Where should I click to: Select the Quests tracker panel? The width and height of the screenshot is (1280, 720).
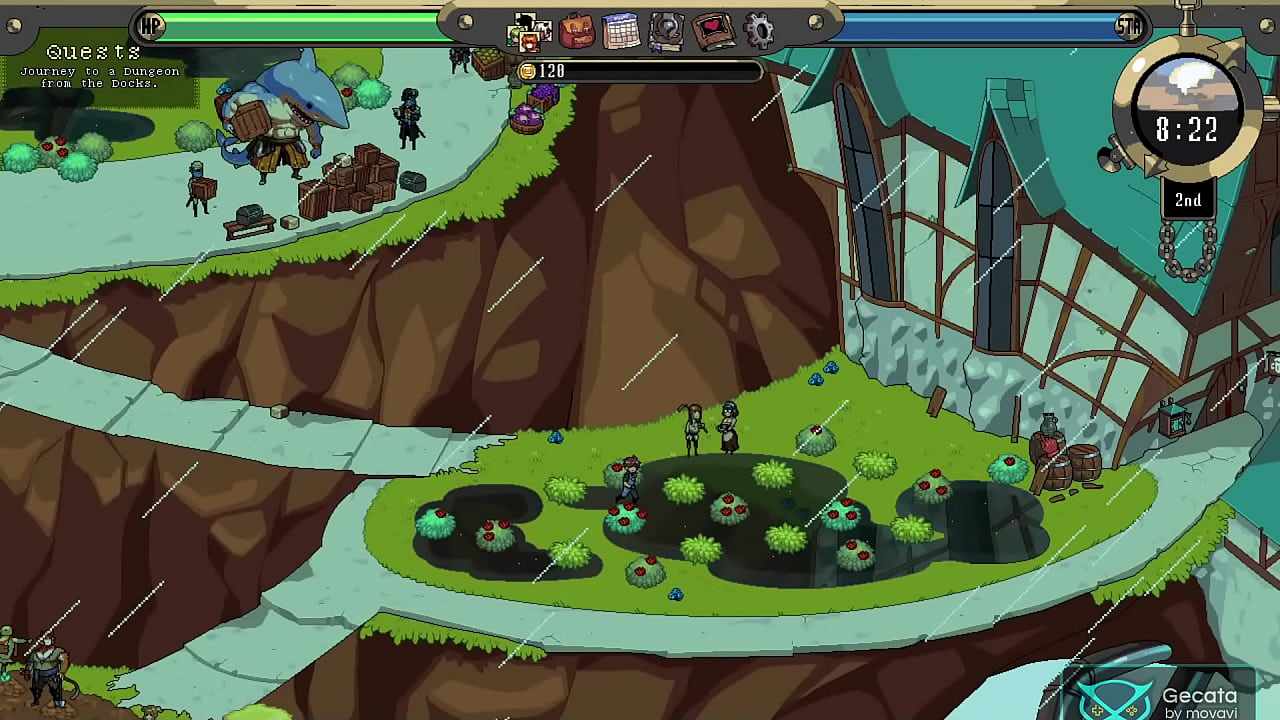[x=98, y=65]
